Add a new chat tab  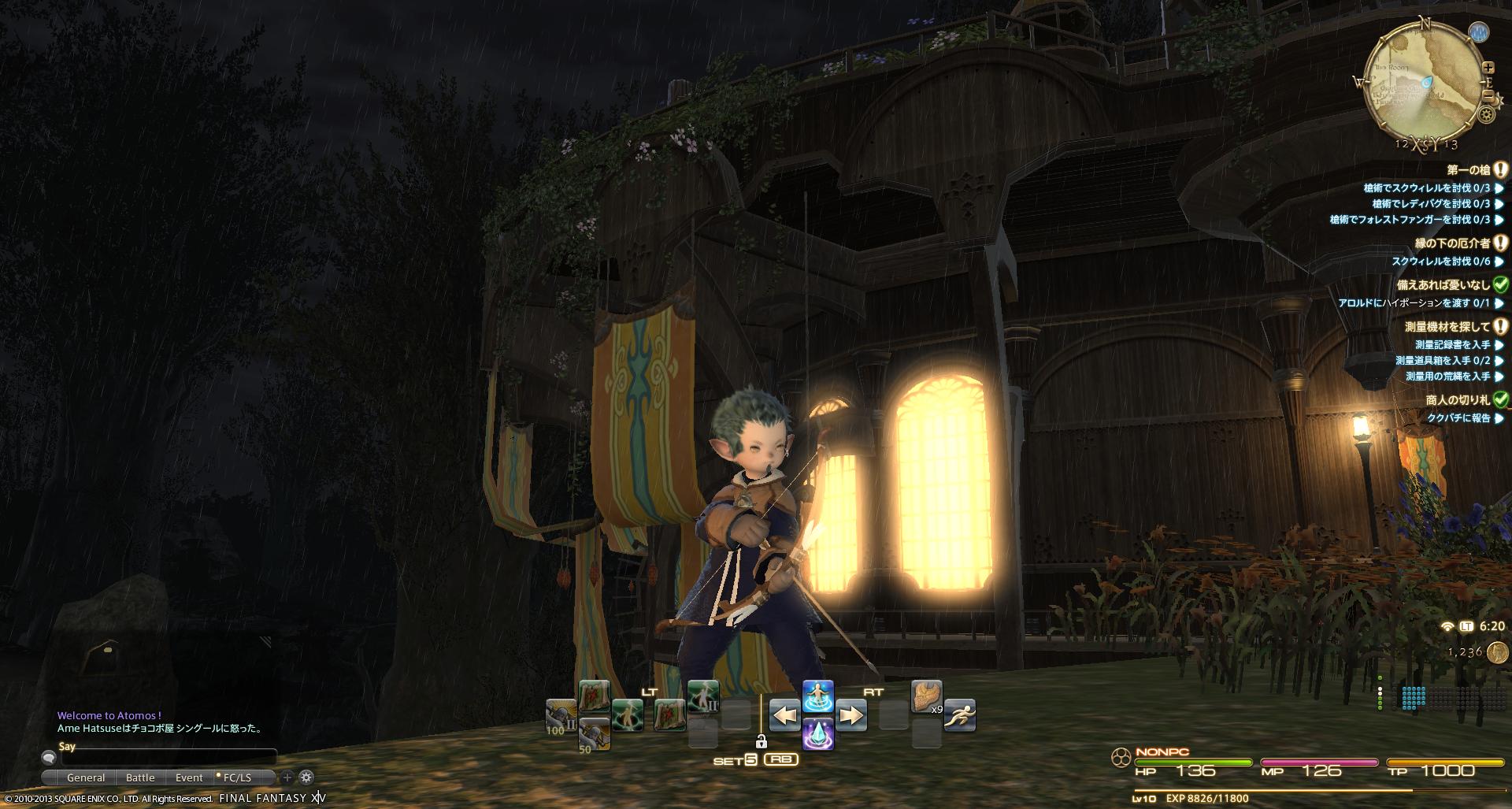287,777
